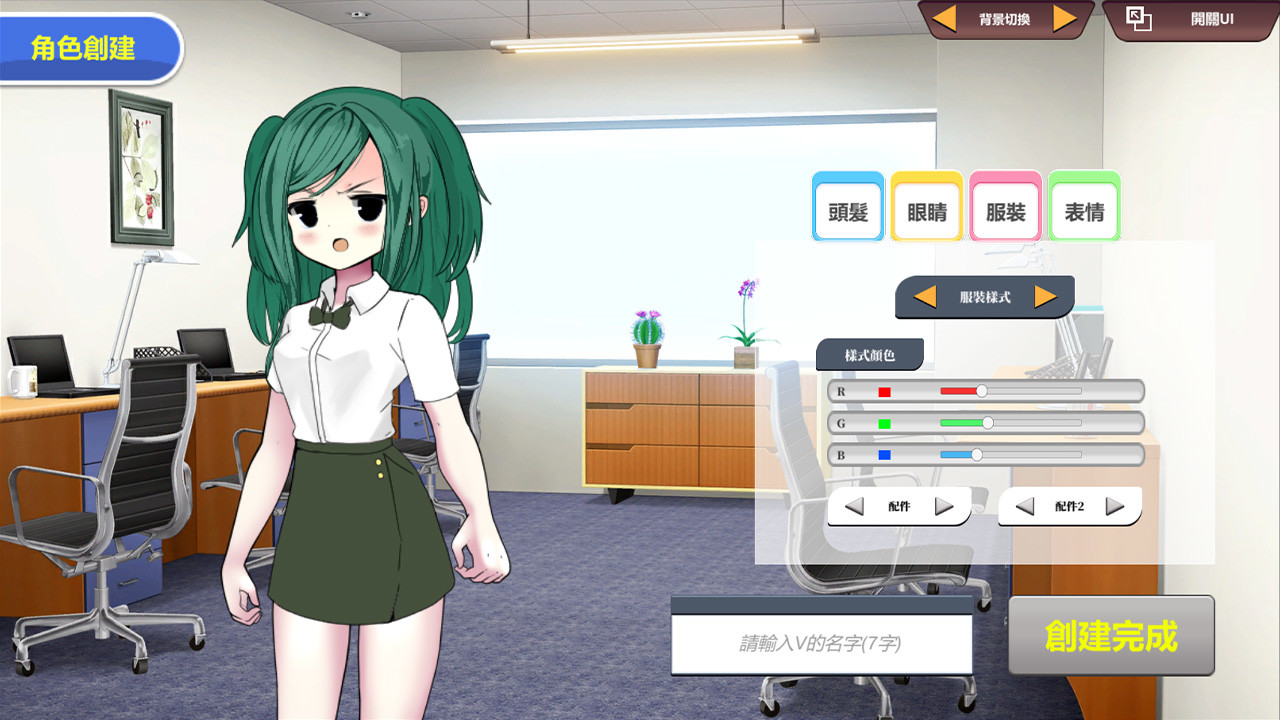Switch to the 眼睛 tab
This screenshot has width=1280, height=720.
click(926, 207)
